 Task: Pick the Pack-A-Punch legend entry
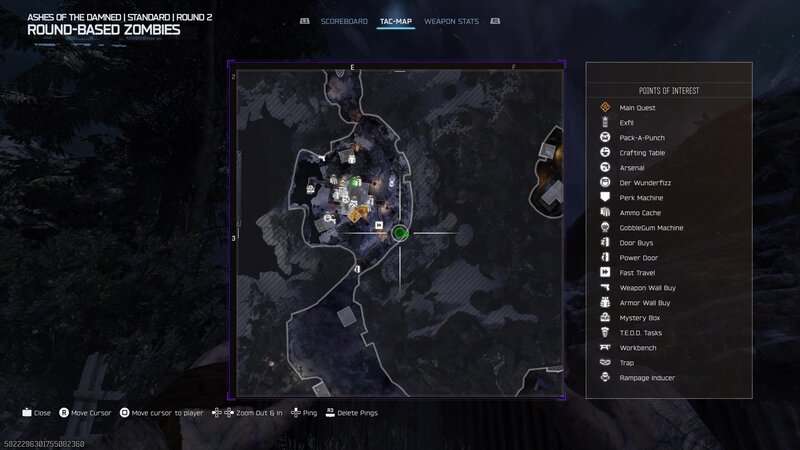(x=642, y=138)
